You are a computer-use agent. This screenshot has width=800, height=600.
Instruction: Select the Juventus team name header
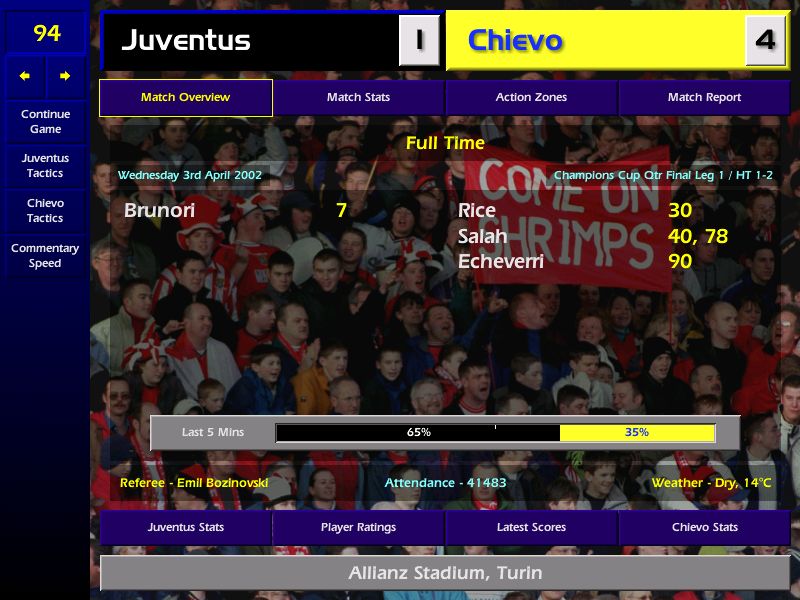coord(186,41)
